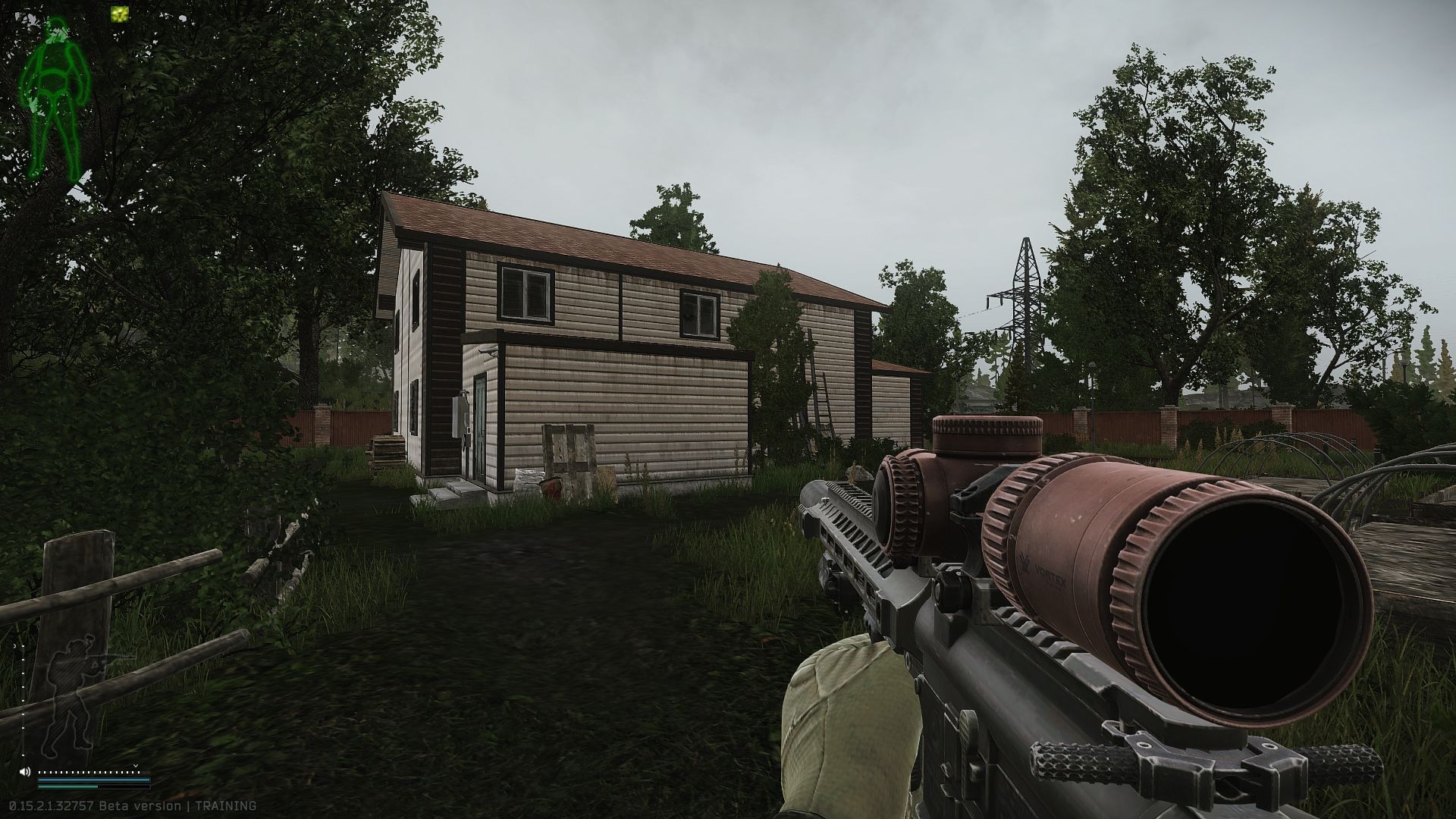Screen dimensions: 1456x819
Task: Click the yellow quest objective icon
Action: click(x=119, y=14)
